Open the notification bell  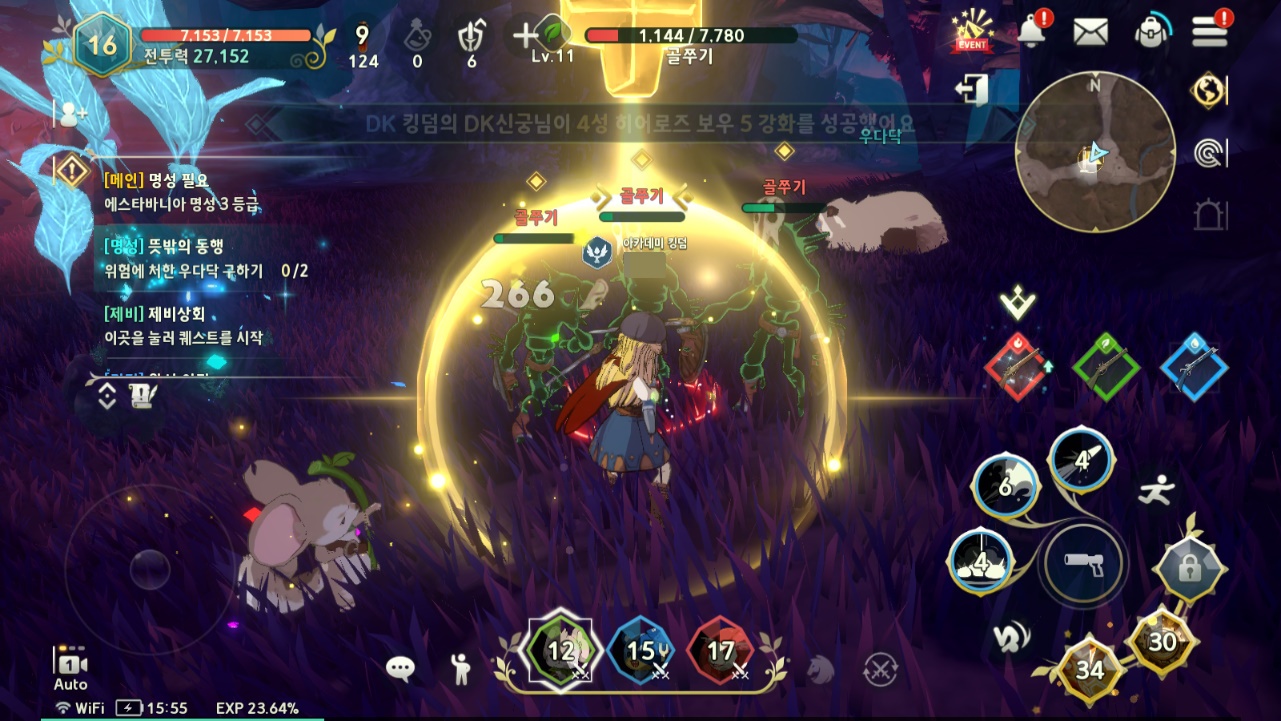[1033, 31]
